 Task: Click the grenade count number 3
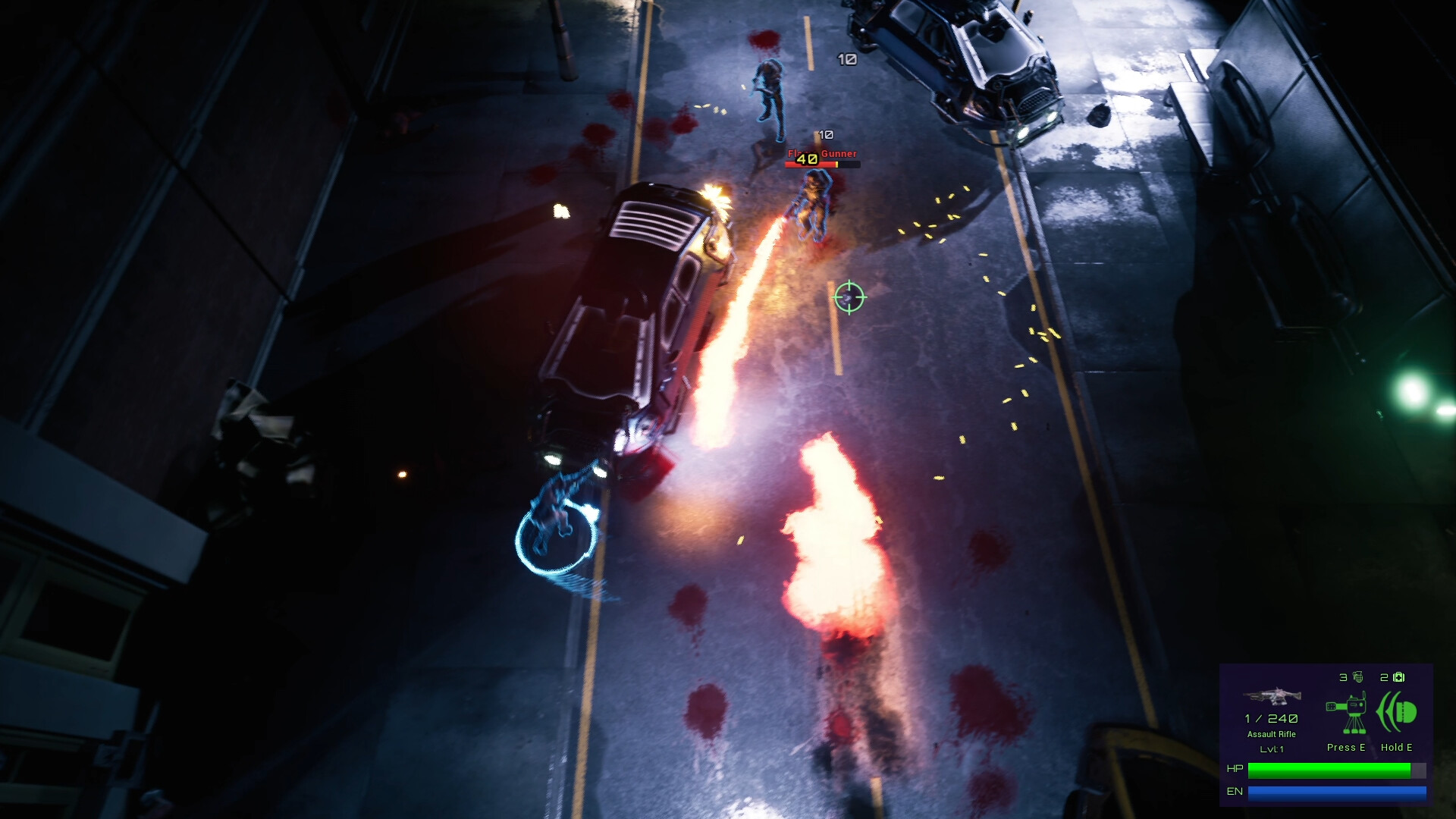[1342, 677]
